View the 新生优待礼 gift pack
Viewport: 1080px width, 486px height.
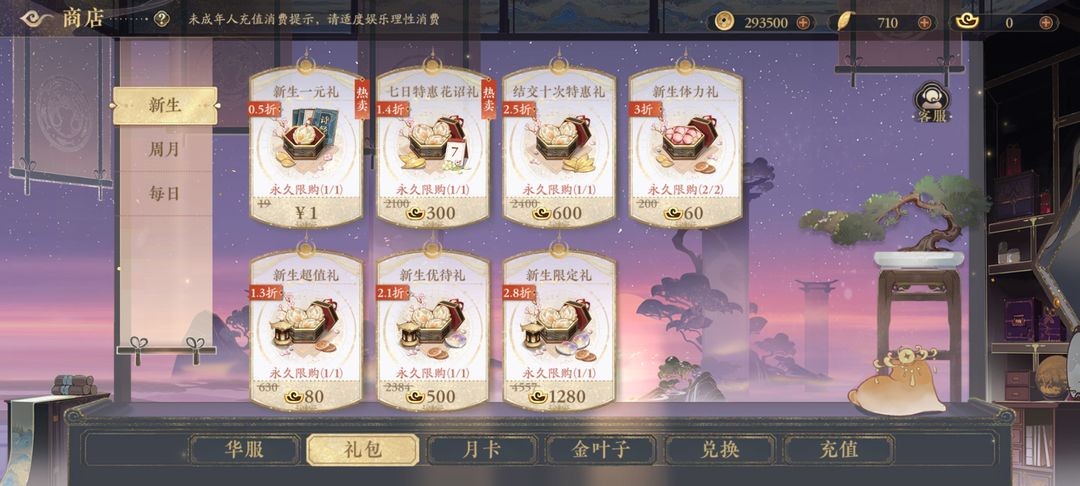[x=432, y=330]
